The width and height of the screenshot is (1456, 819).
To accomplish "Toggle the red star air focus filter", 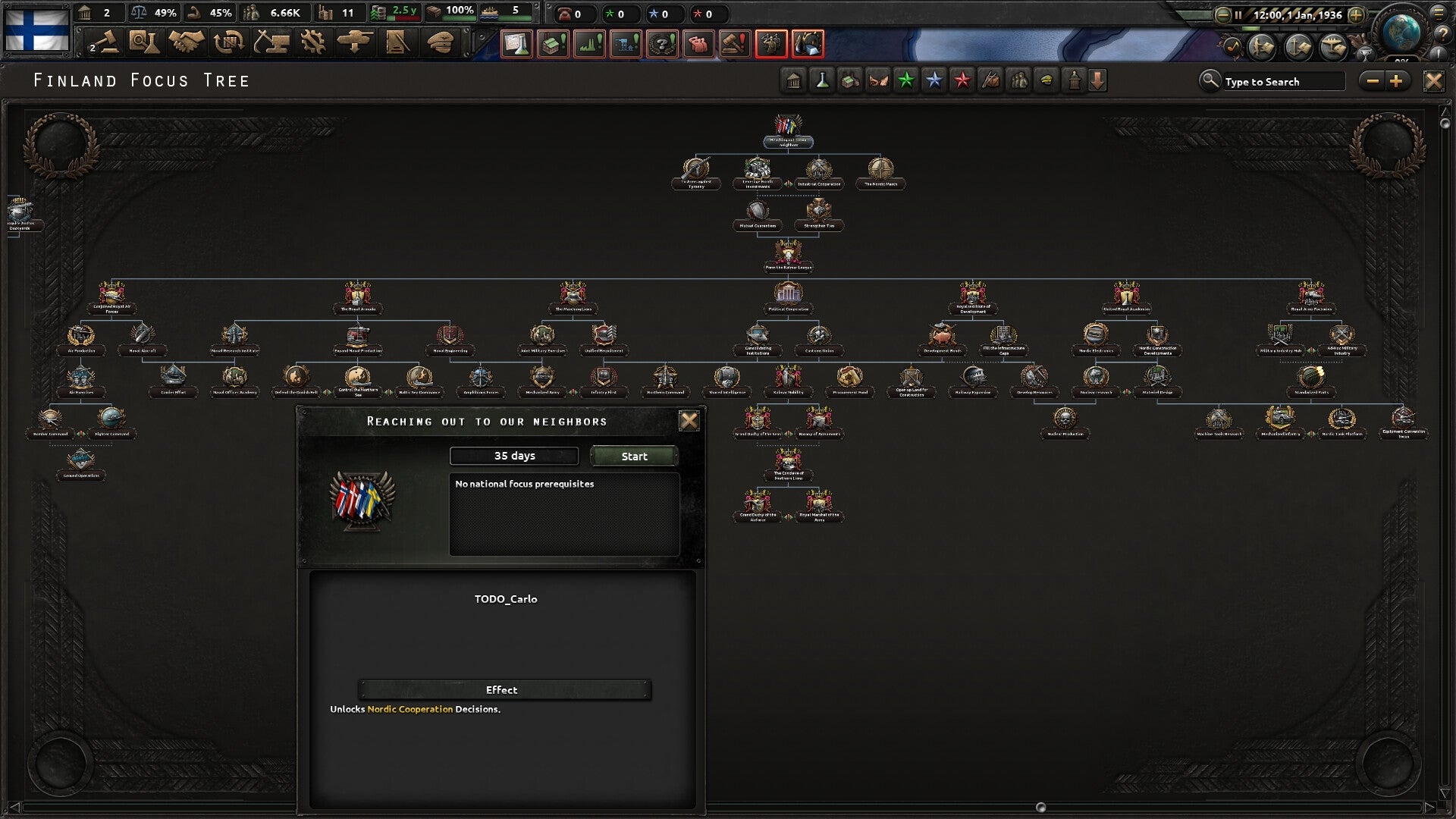I will click(962, 80).
